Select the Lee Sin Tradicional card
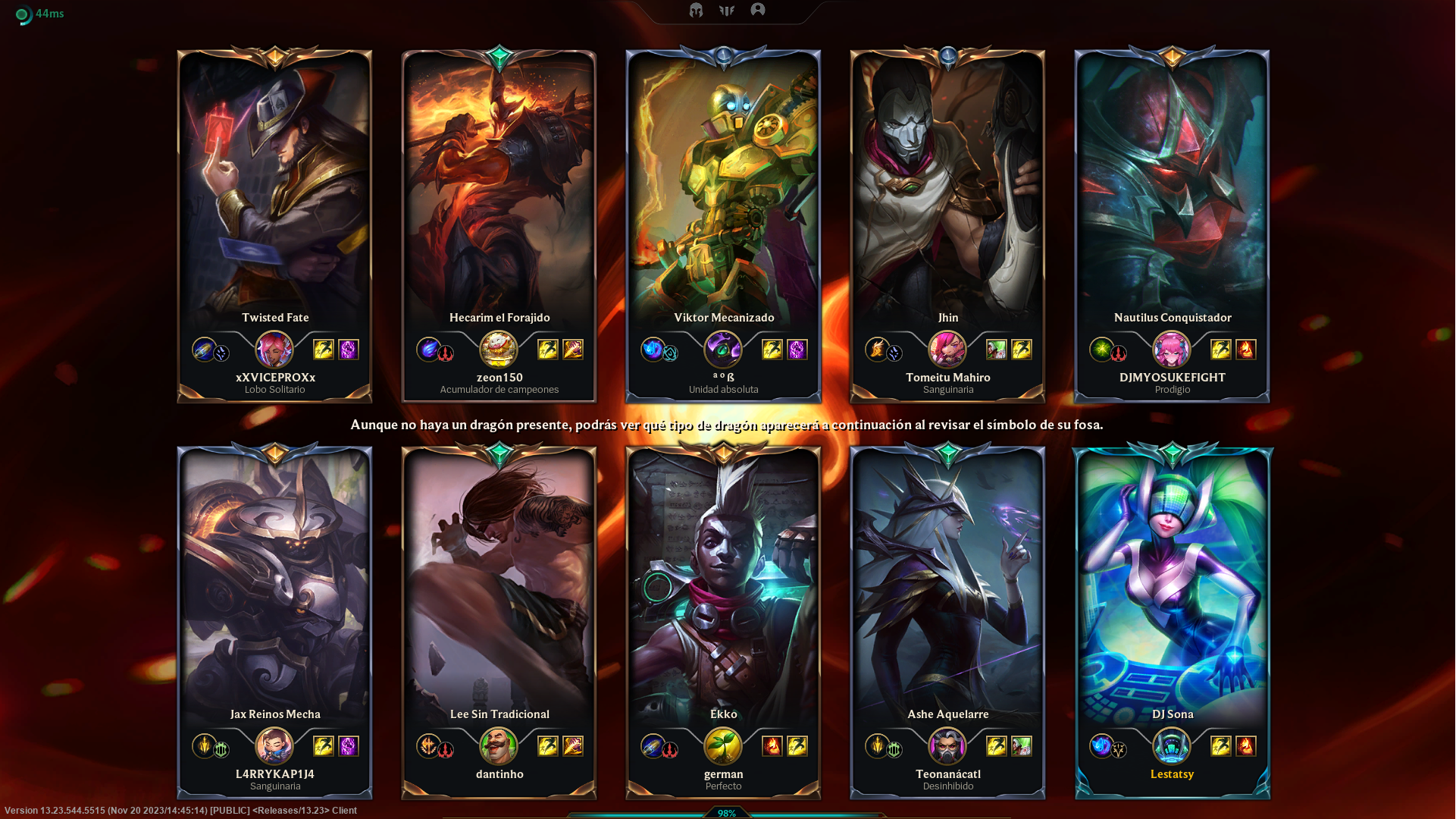The image size is (1456, 819). coord(499,584)
